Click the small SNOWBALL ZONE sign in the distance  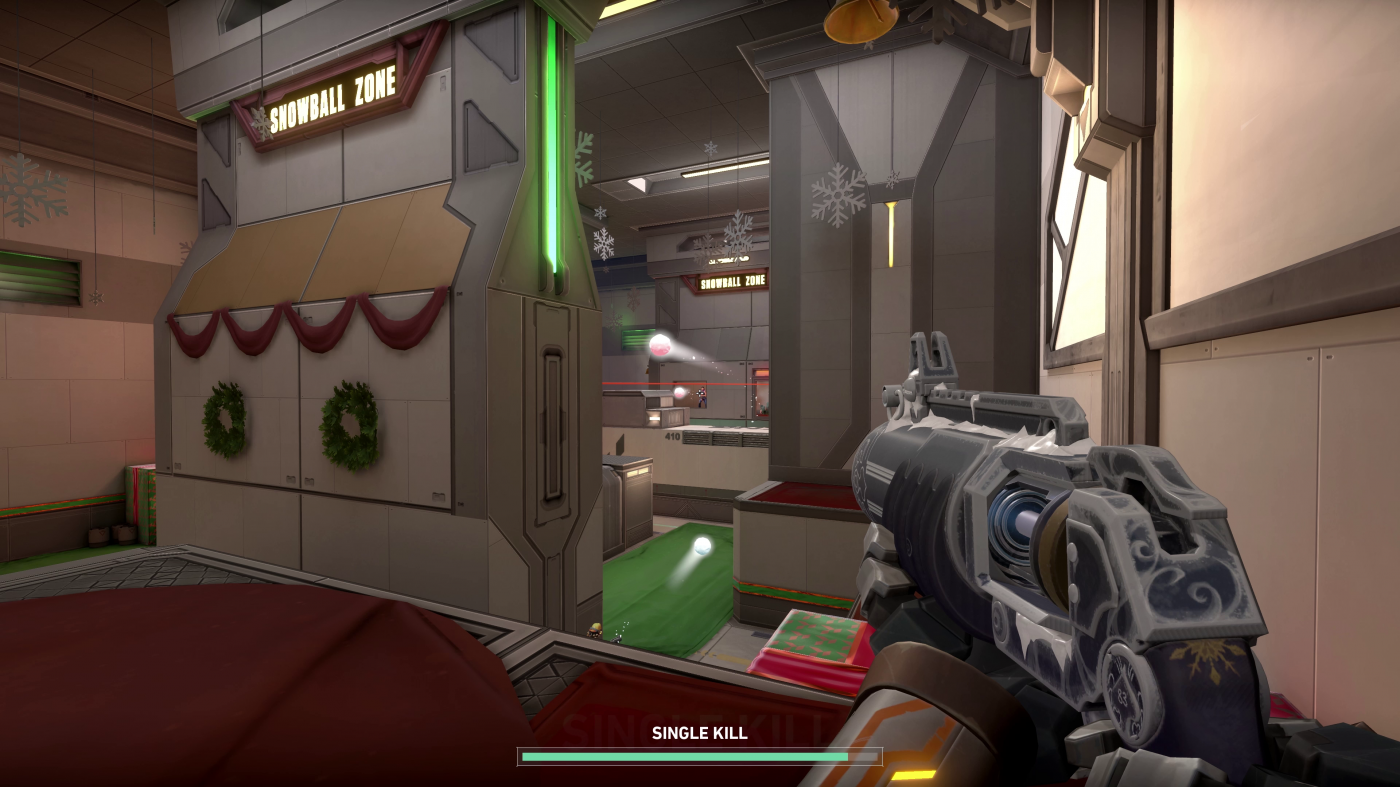(x=733, y=284)
